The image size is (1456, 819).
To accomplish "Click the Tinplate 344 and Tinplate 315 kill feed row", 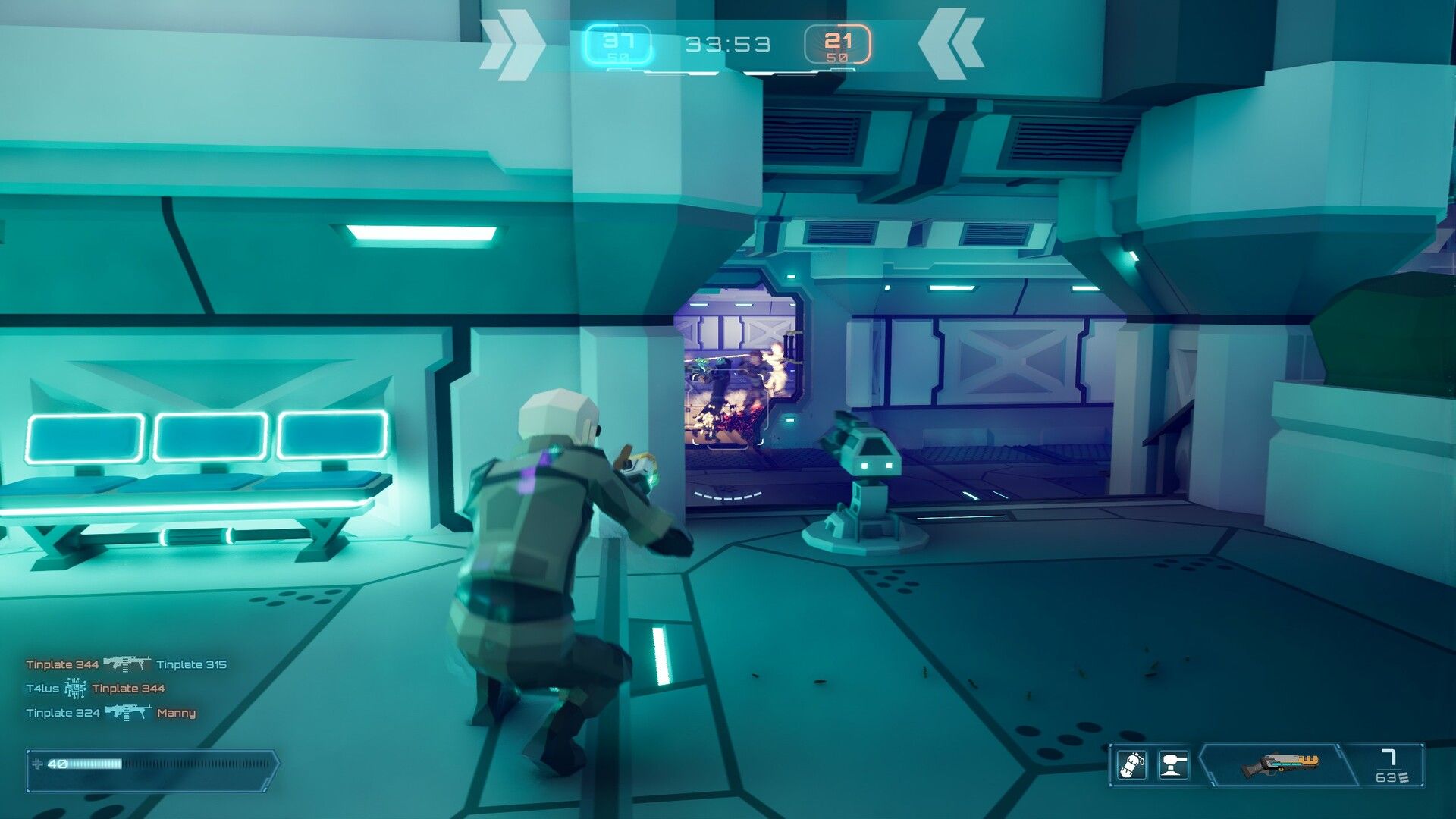I will pyautogui.click(x=126, y=664).
